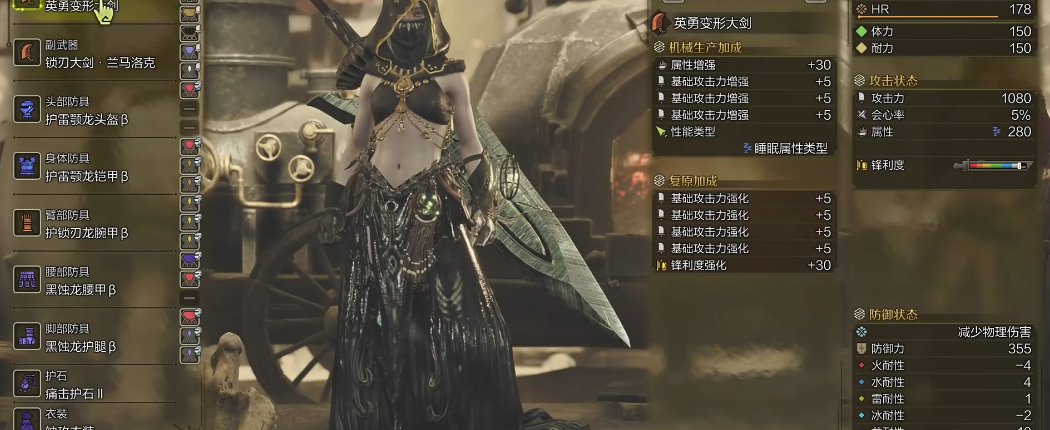Select the talisman 痛击护石 II

[90, 385]
